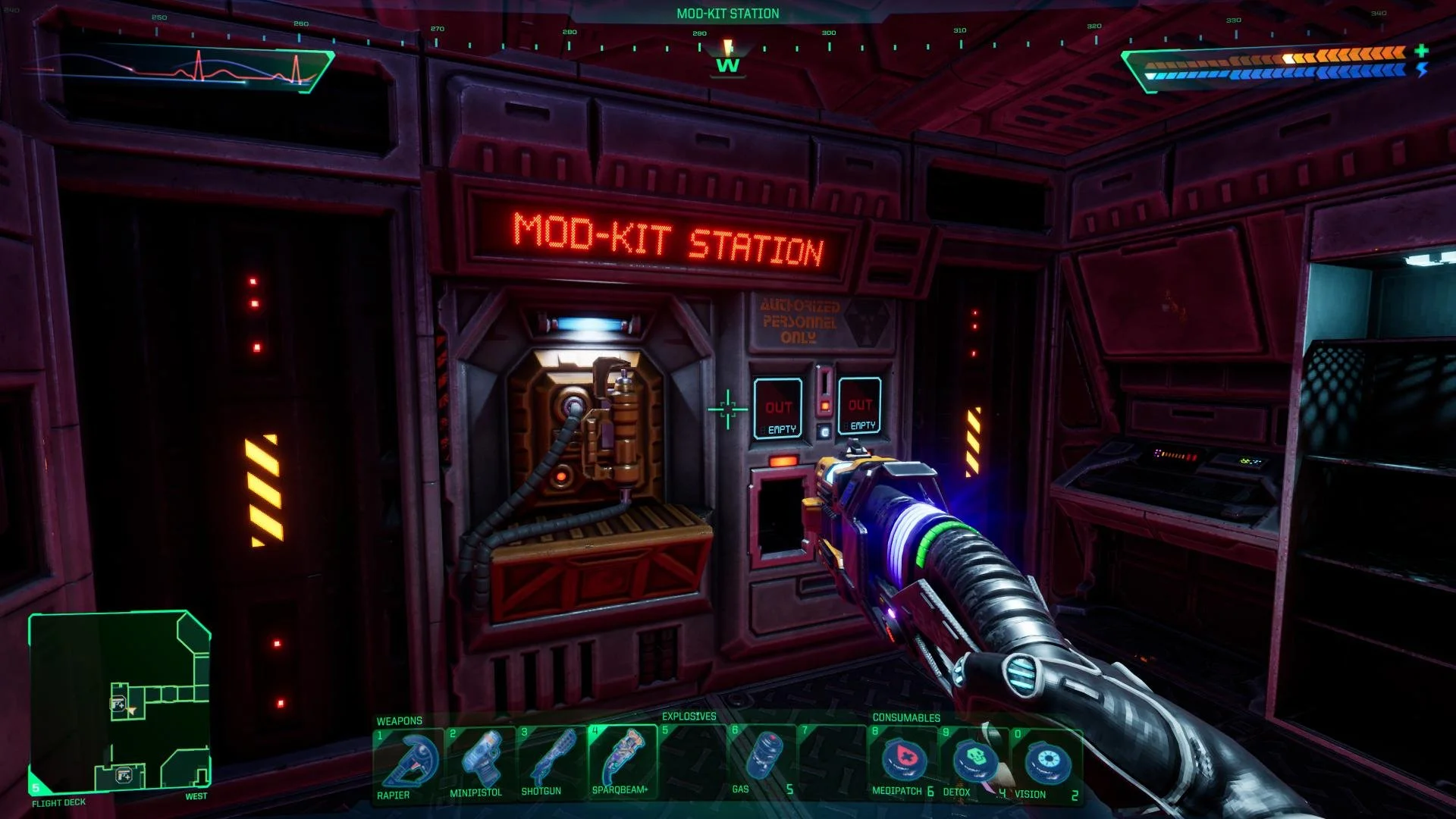Open the Flight Deck minimap
The height and width of the screenshot is (819, 1456).
tap(120, 701)
